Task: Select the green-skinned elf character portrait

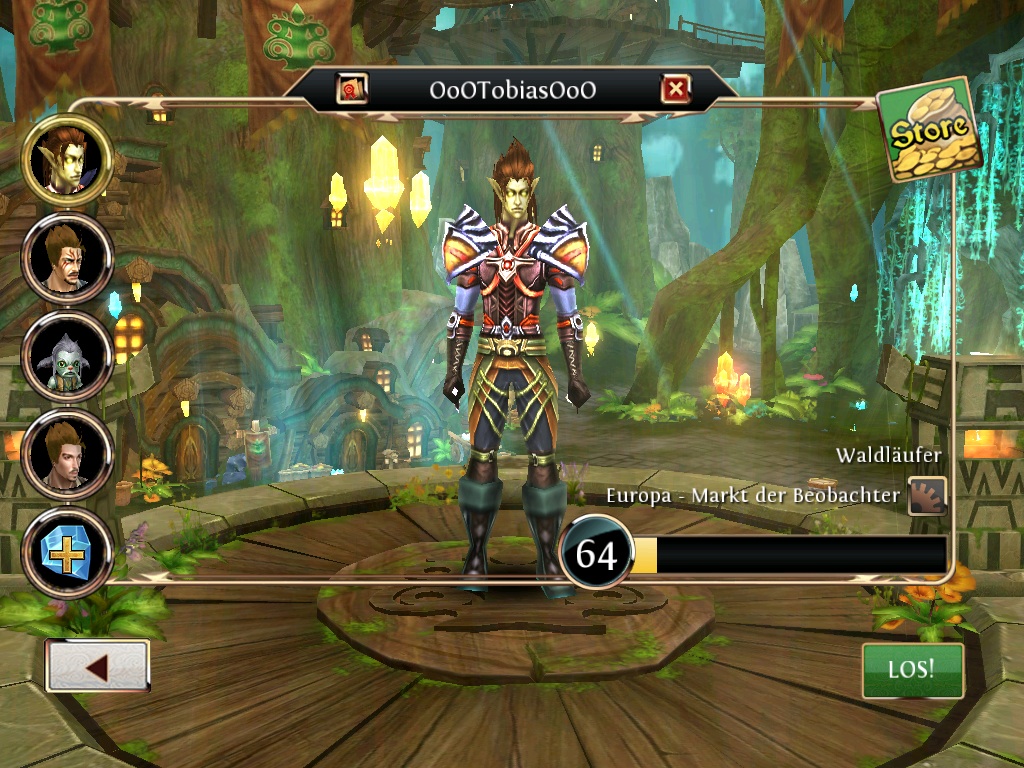Action: point(68,159)
